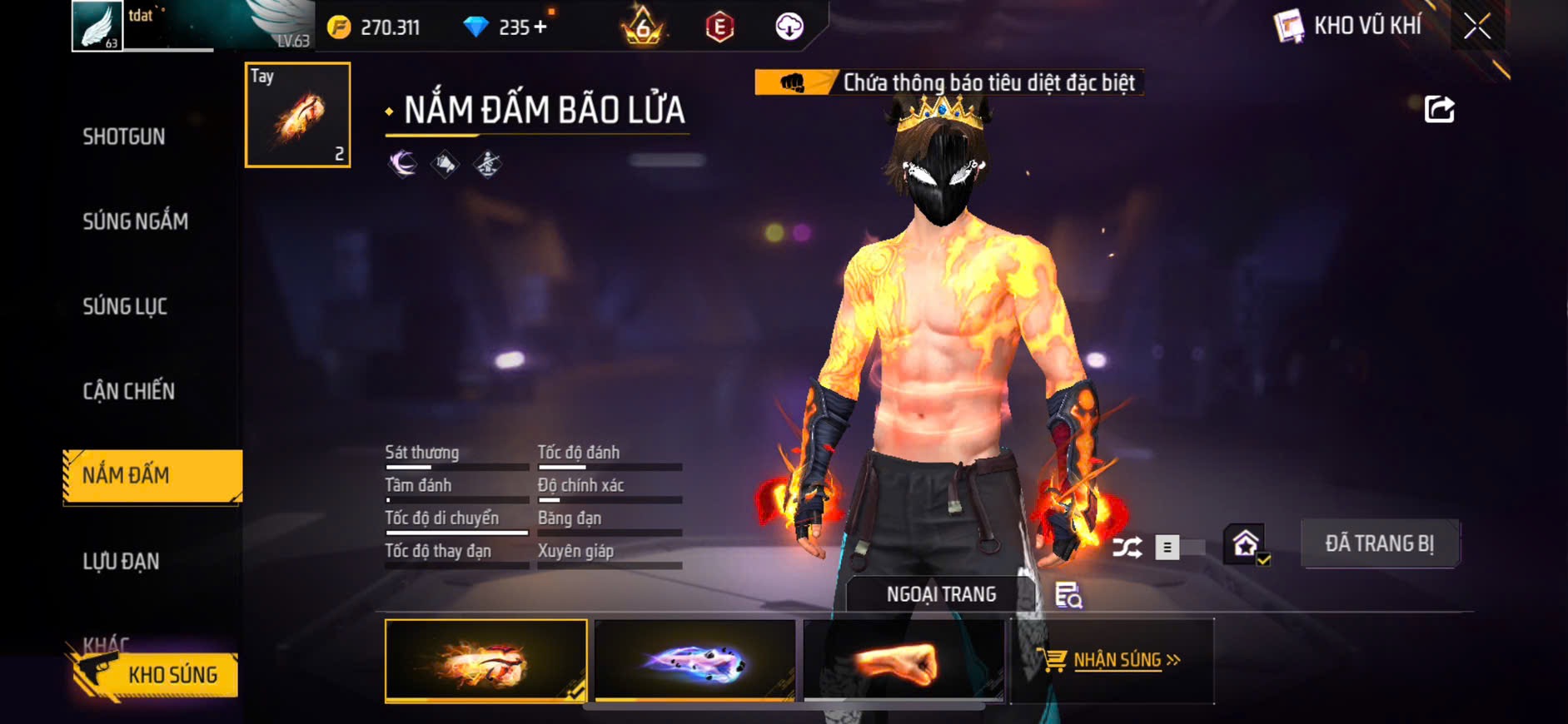This screenshot has height=724, width=1568.
Task: Choose the blue purple fist skin
Action: point(694,661)
